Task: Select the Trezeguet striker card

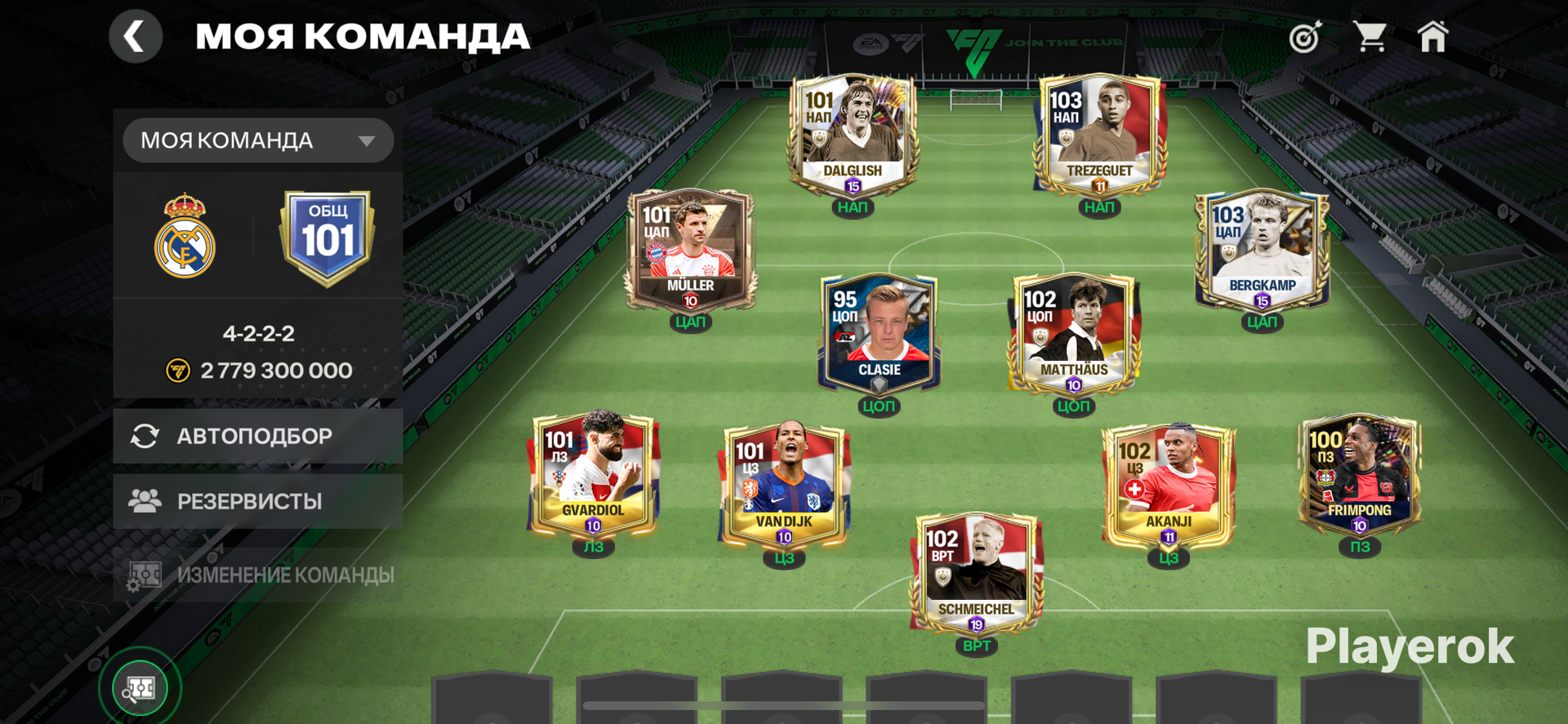Action: click(1099, 135)
